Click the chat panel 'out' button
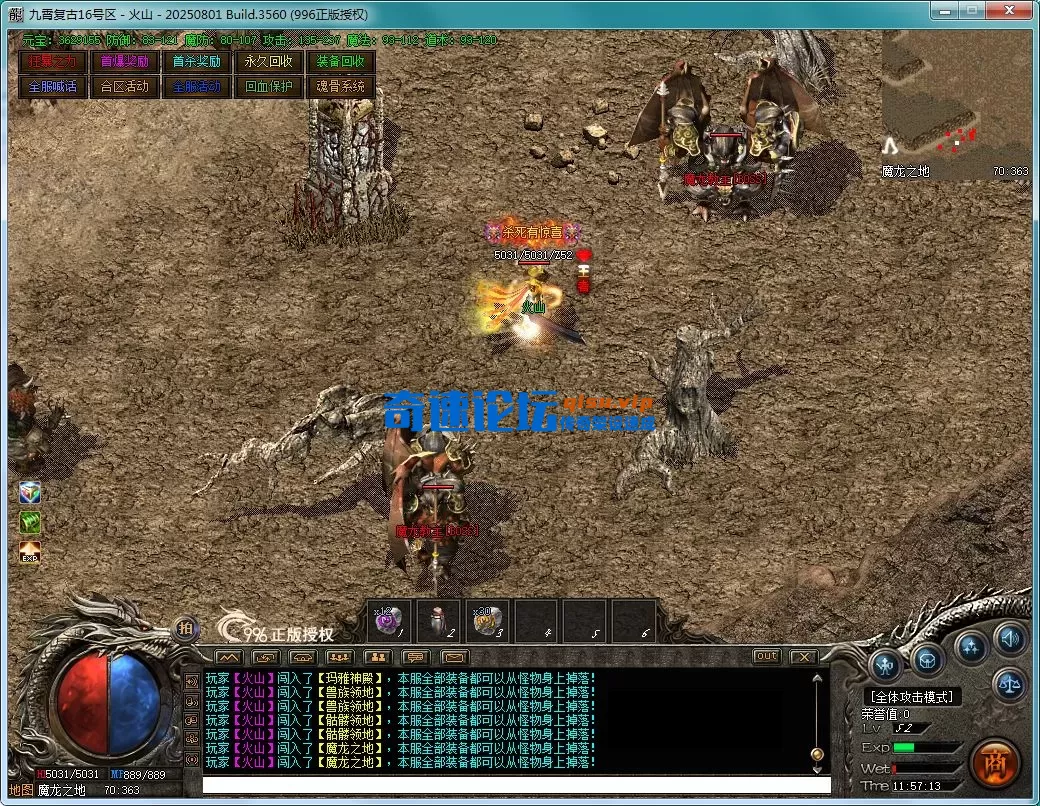1040x806 pixels. [x=767, y=656]
